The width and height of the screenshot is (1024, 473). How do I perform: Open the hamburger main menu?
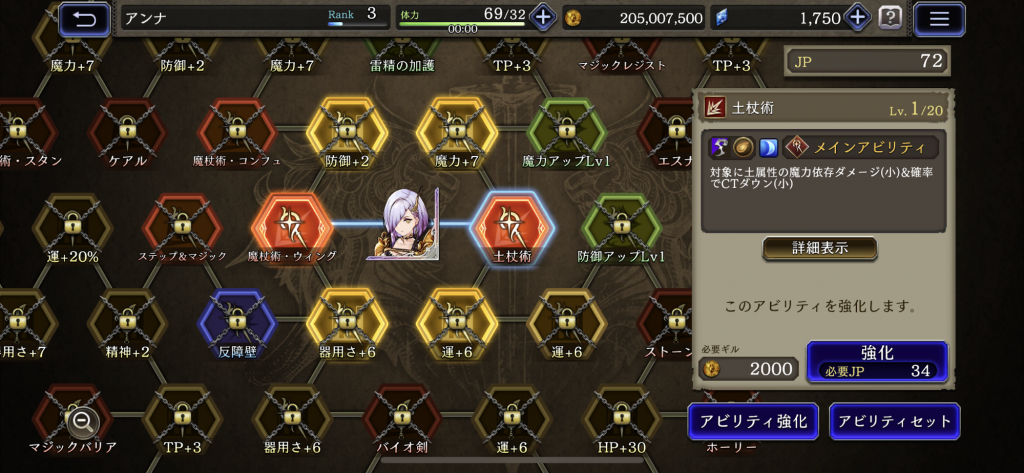[x=939, y=17]
